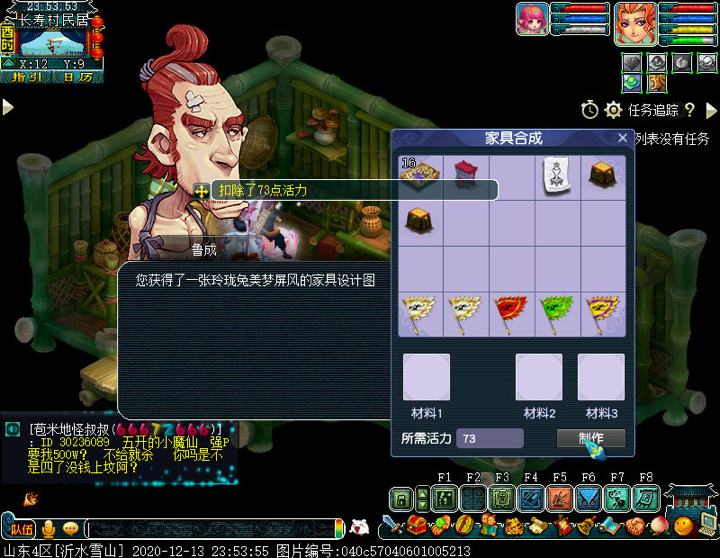The width and height of the screenshot is (720, 558).
Task: Toggle the hotbar lock icon
Action: (401, 499)
